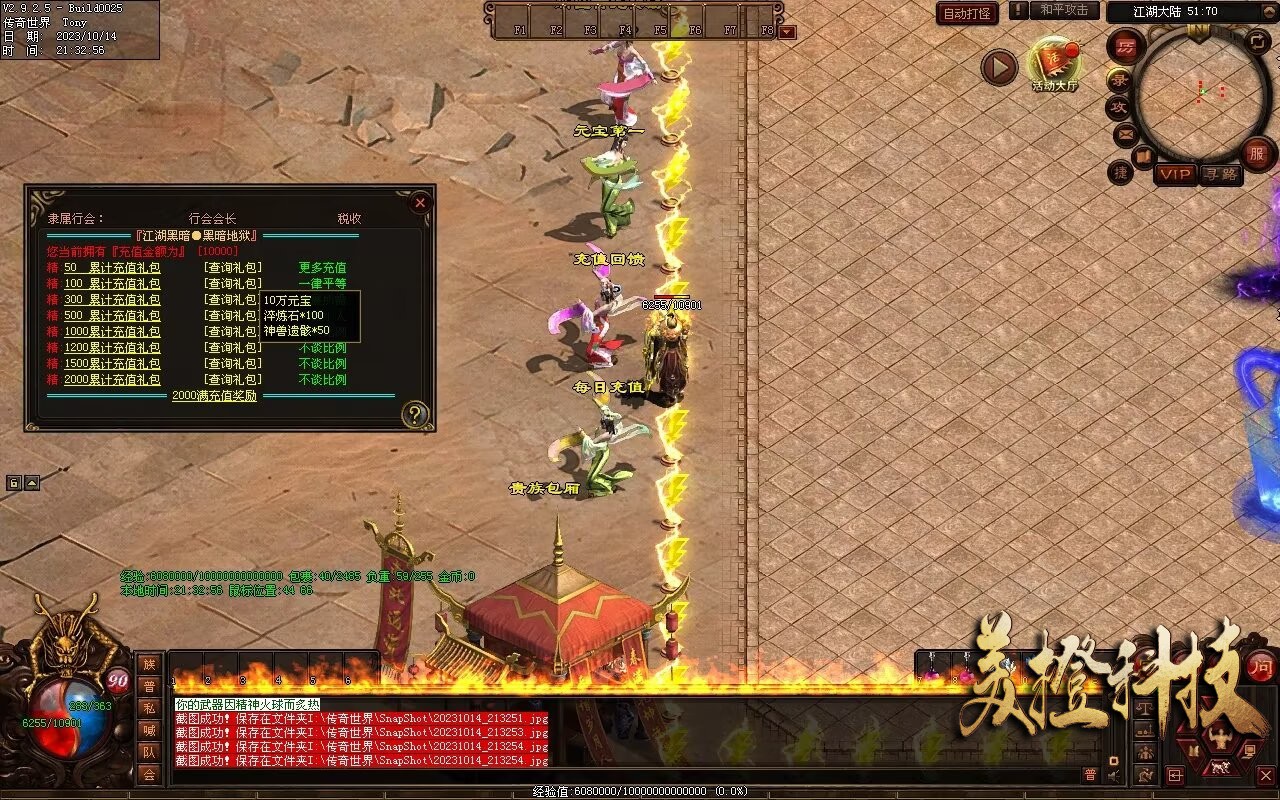Open the 服 button beside minimap
Viewport: 1280px width, 800px height.
(x=1257, y=153)
